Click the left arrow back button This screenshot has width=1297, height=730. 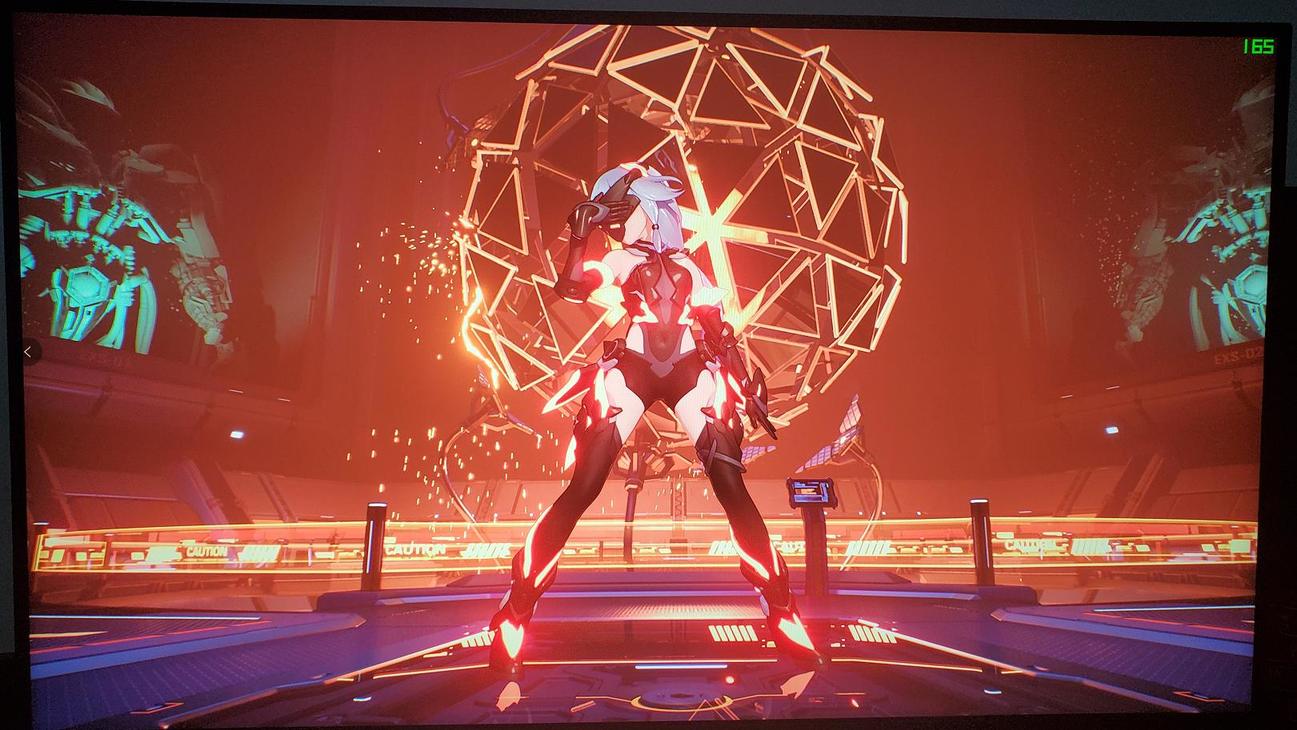[28, 351]
